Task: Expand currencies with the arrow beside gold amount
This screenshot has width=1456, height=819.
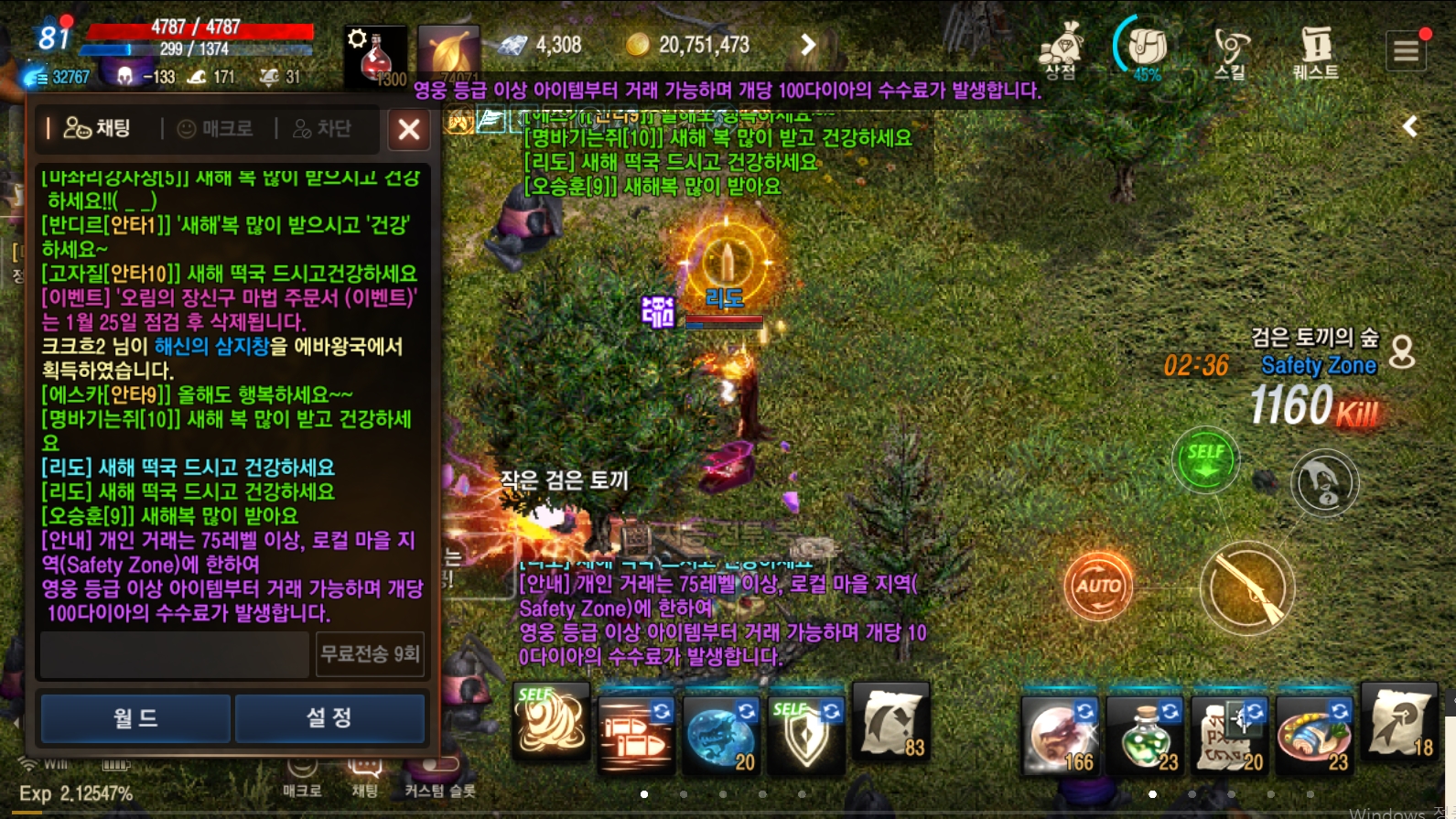Action: 806,43
